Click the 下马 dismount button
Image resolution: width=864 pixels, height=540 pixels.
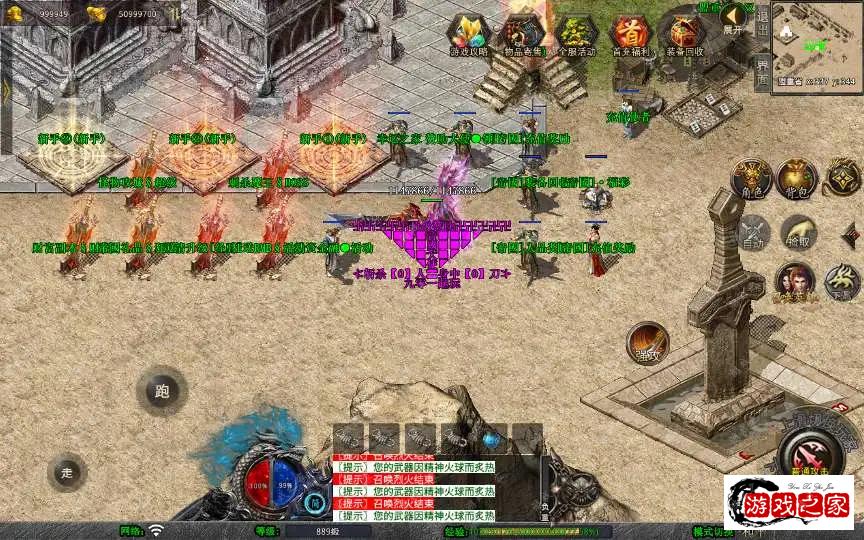[x=843, y=283]
